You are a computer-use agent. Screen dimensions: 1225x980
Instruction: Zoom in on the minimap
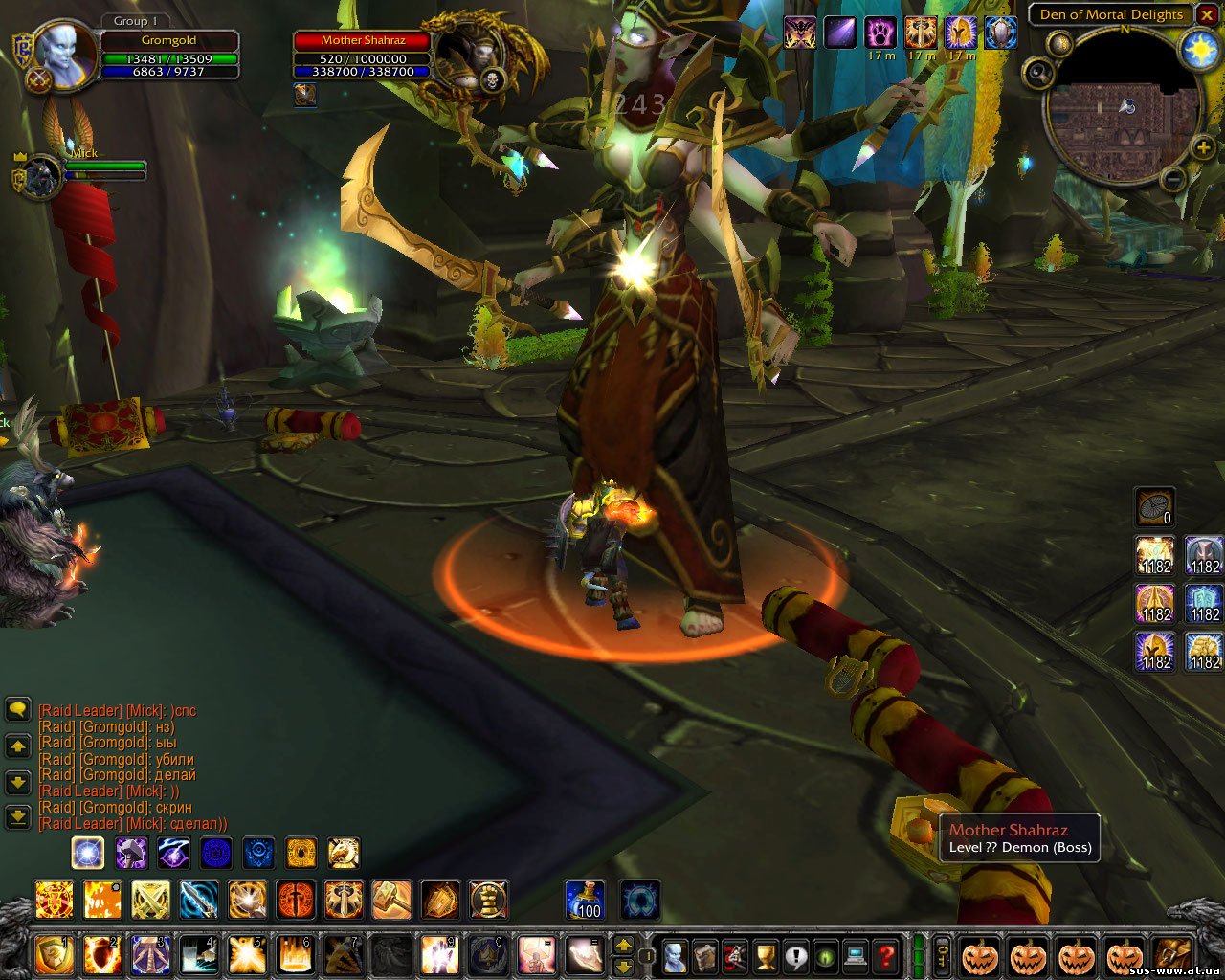point(1202,148)
